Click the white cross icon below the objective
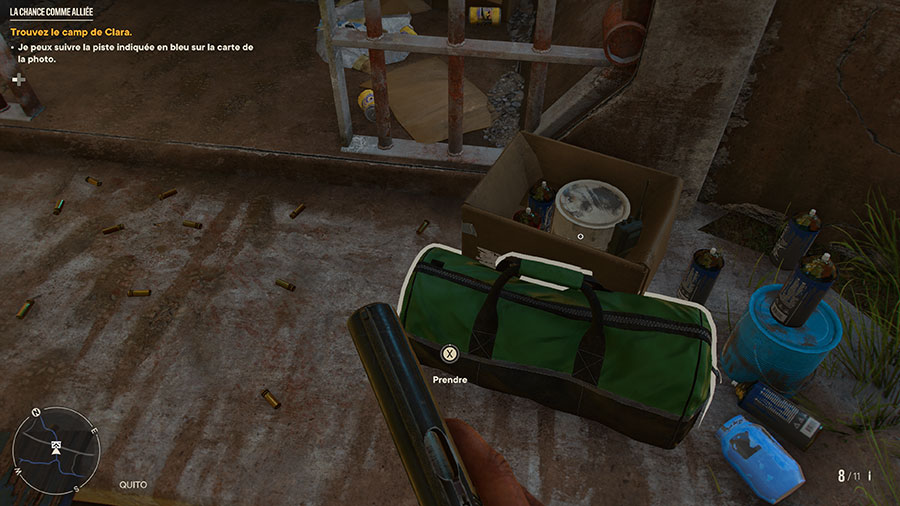This screenshot has width=900, height=506. [17, 79]
